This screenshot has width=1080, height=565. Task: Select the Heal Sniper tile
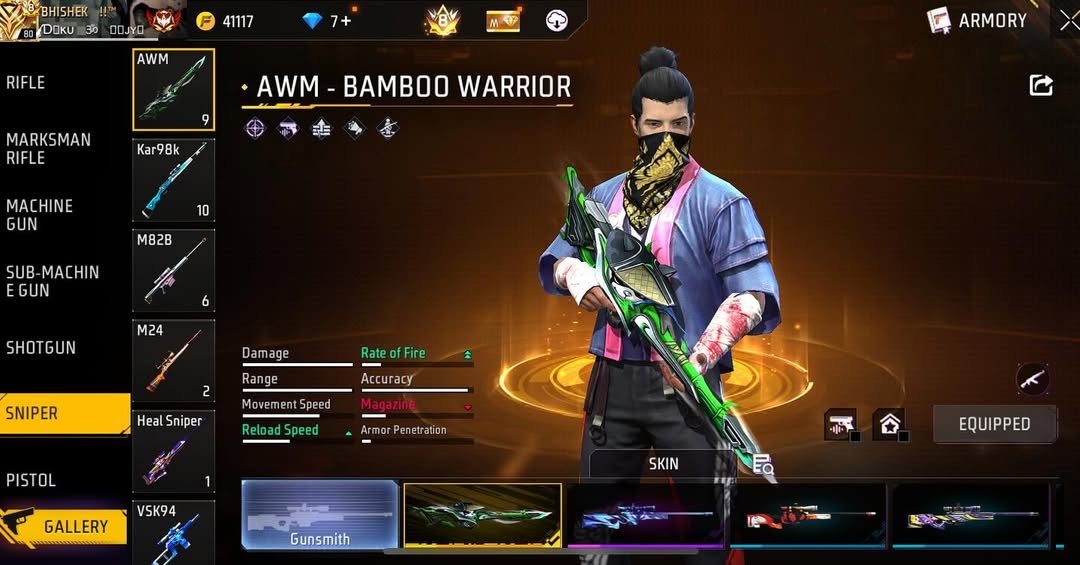pos(173,451)
